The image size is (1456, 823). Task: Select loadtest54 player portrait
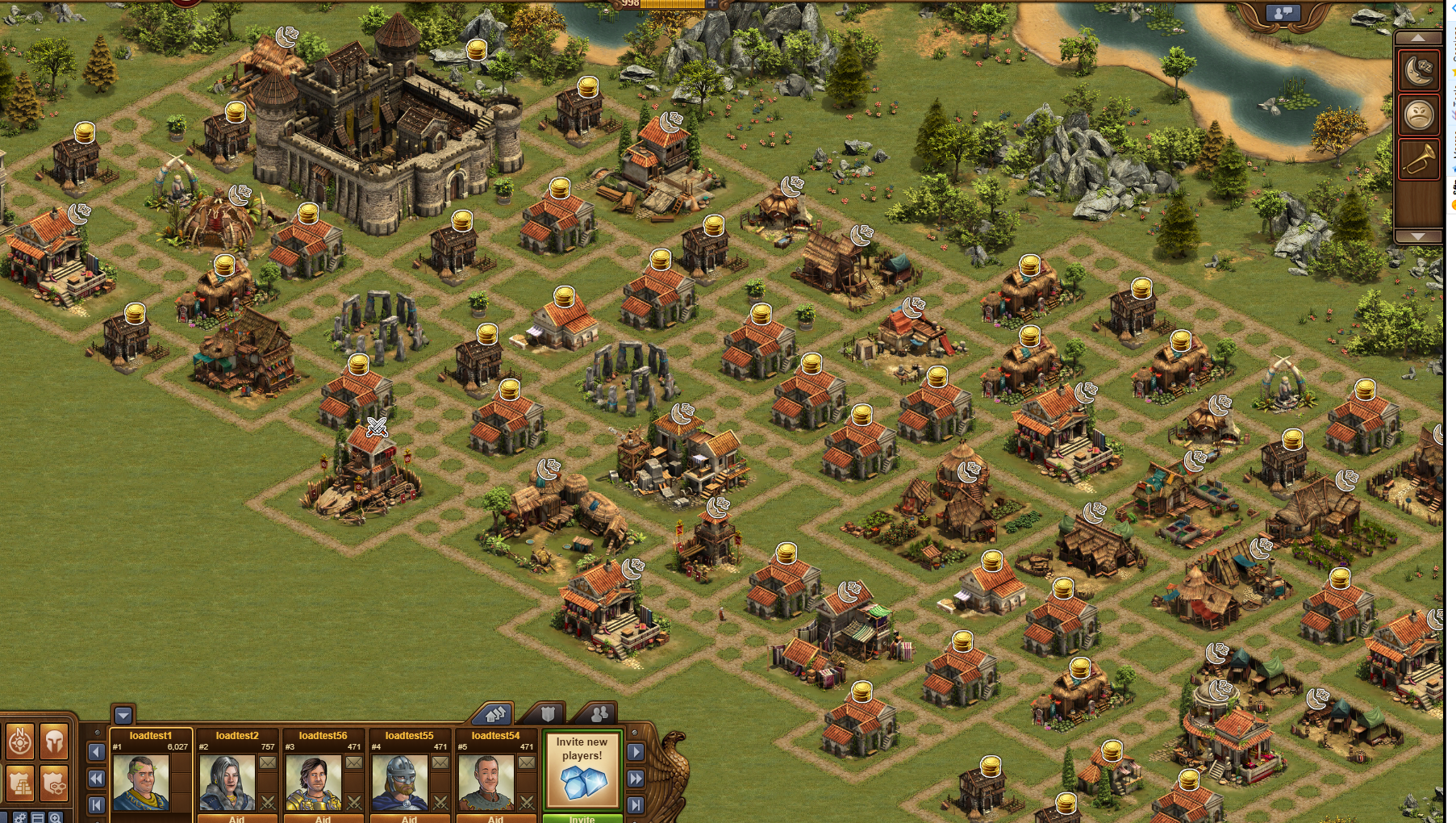[486, 782]
